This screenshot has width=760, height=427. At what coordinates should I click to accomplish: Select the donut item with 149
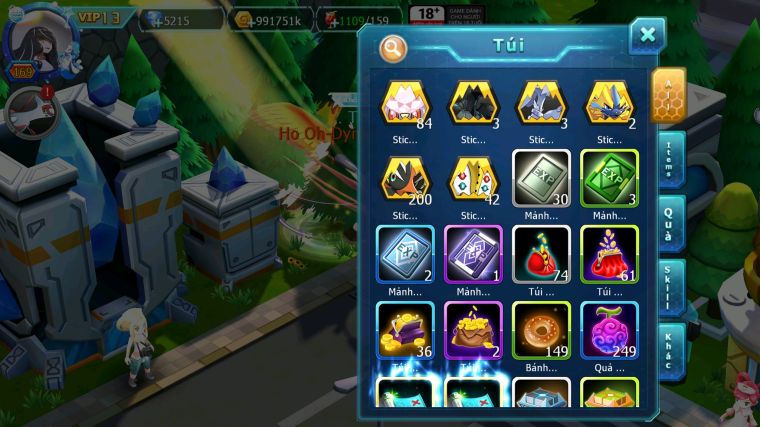pyautogui.click(x=541, y=329)
